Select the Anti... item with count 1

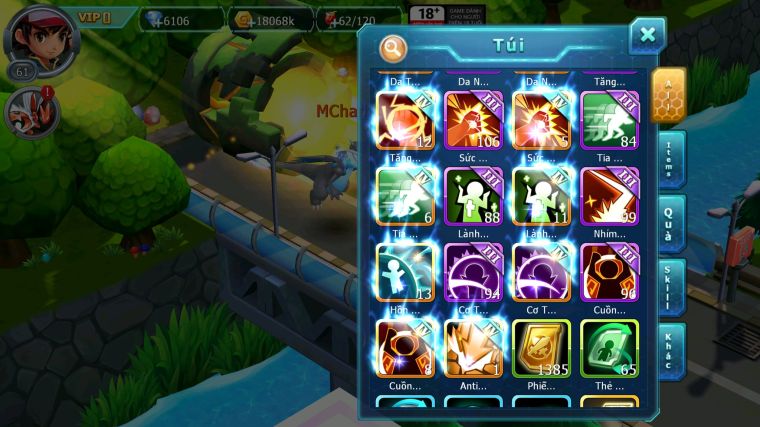[473, 348]
